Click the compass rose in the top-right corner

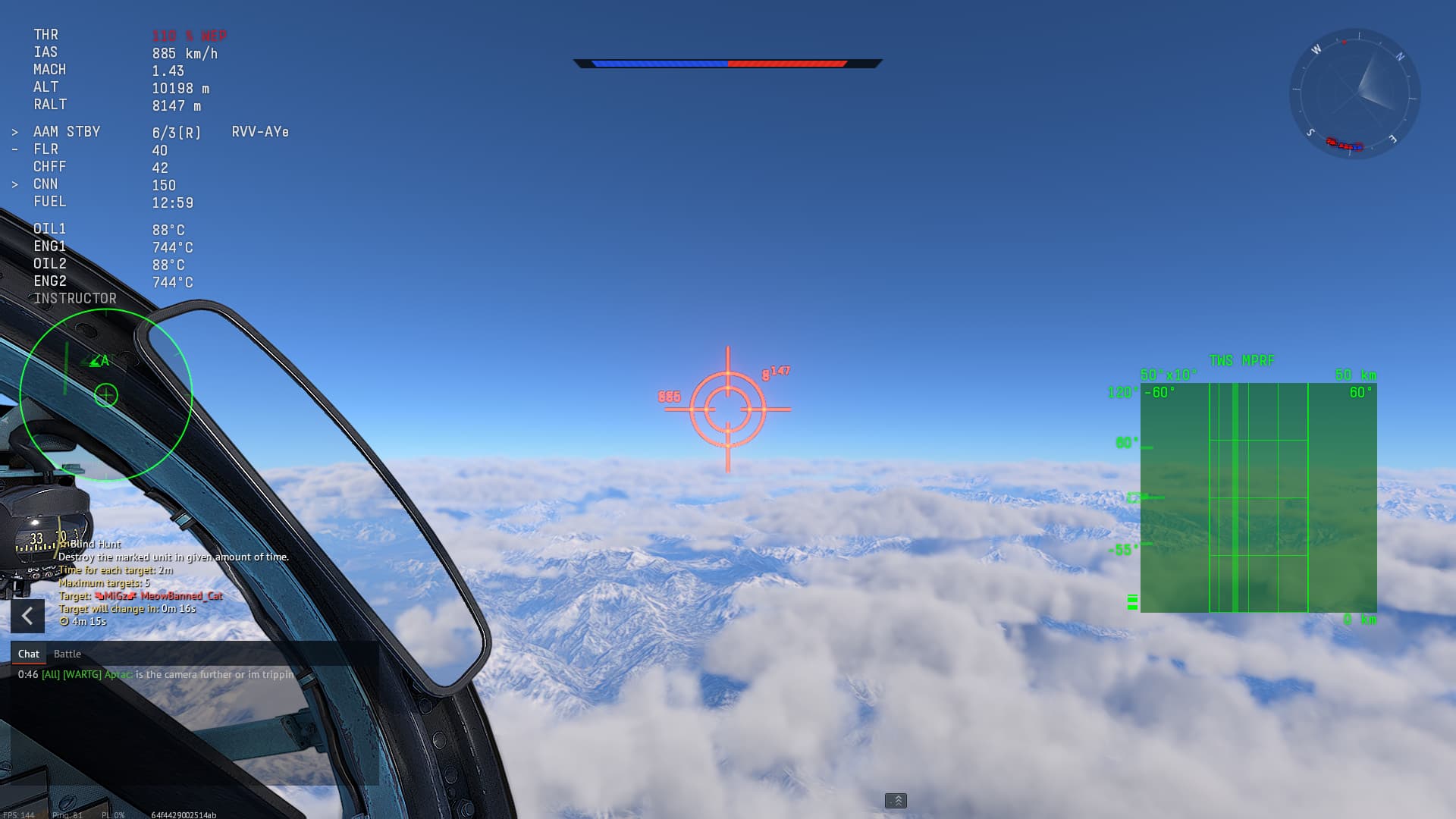click(1357, 95)
